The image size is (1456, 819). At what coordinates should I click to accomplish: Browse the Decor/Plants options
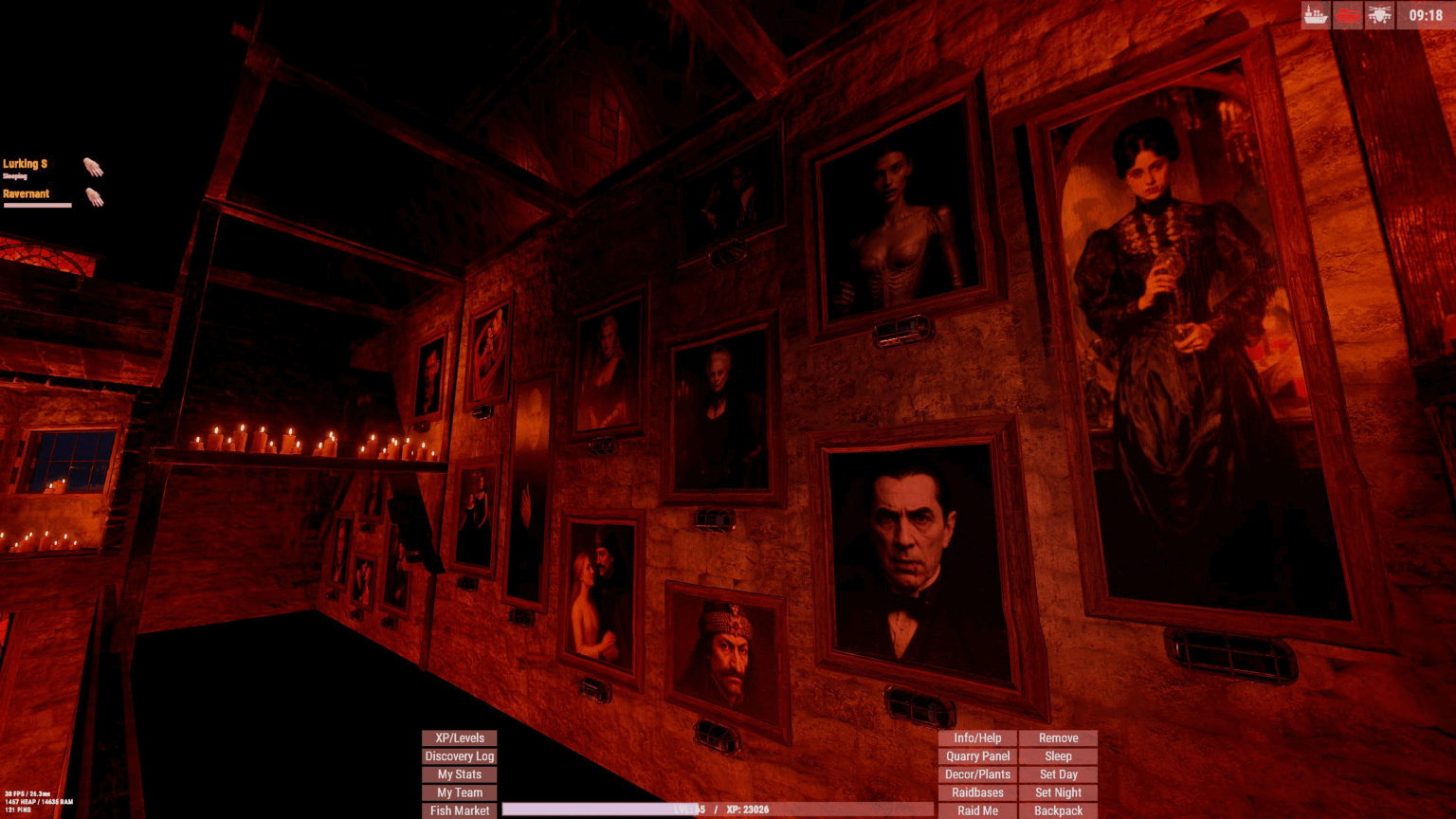[976, 773]
